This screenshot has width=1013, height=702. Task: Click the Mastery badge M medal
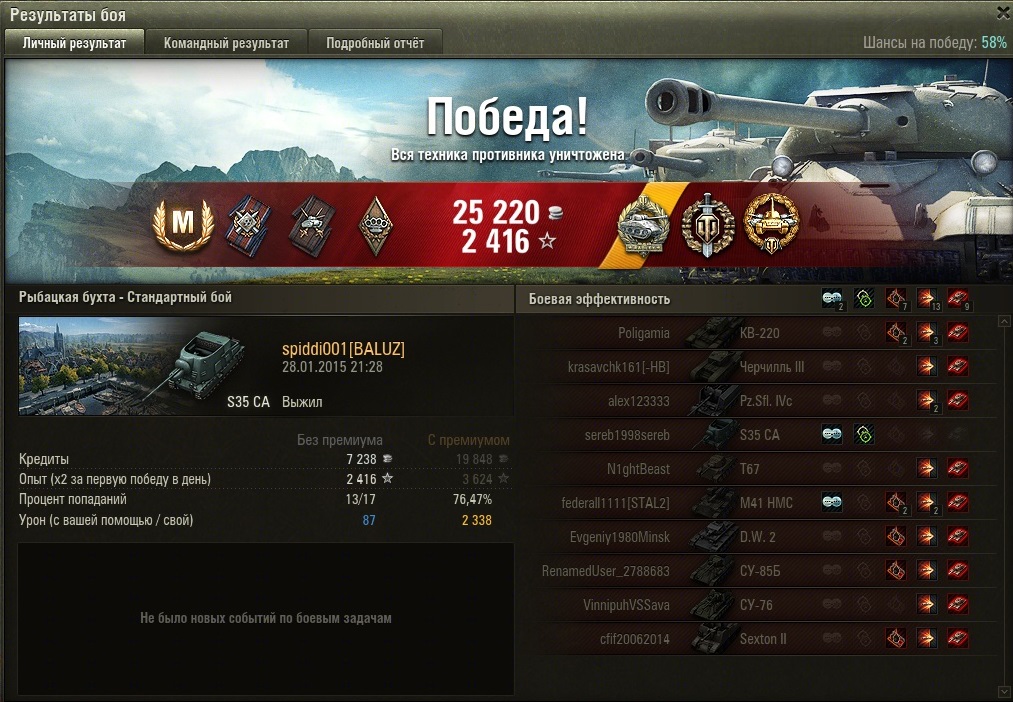click(183, 223)
